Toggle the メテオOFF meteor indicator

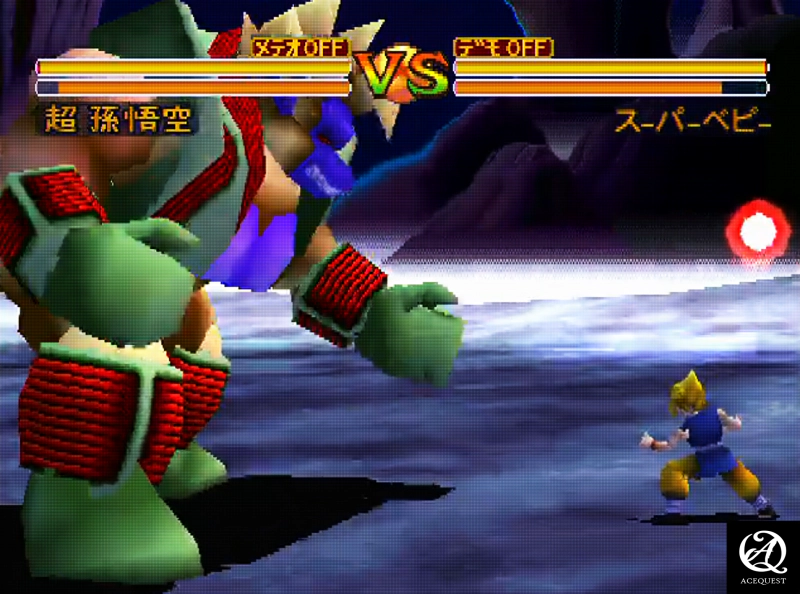click(301, 47)
